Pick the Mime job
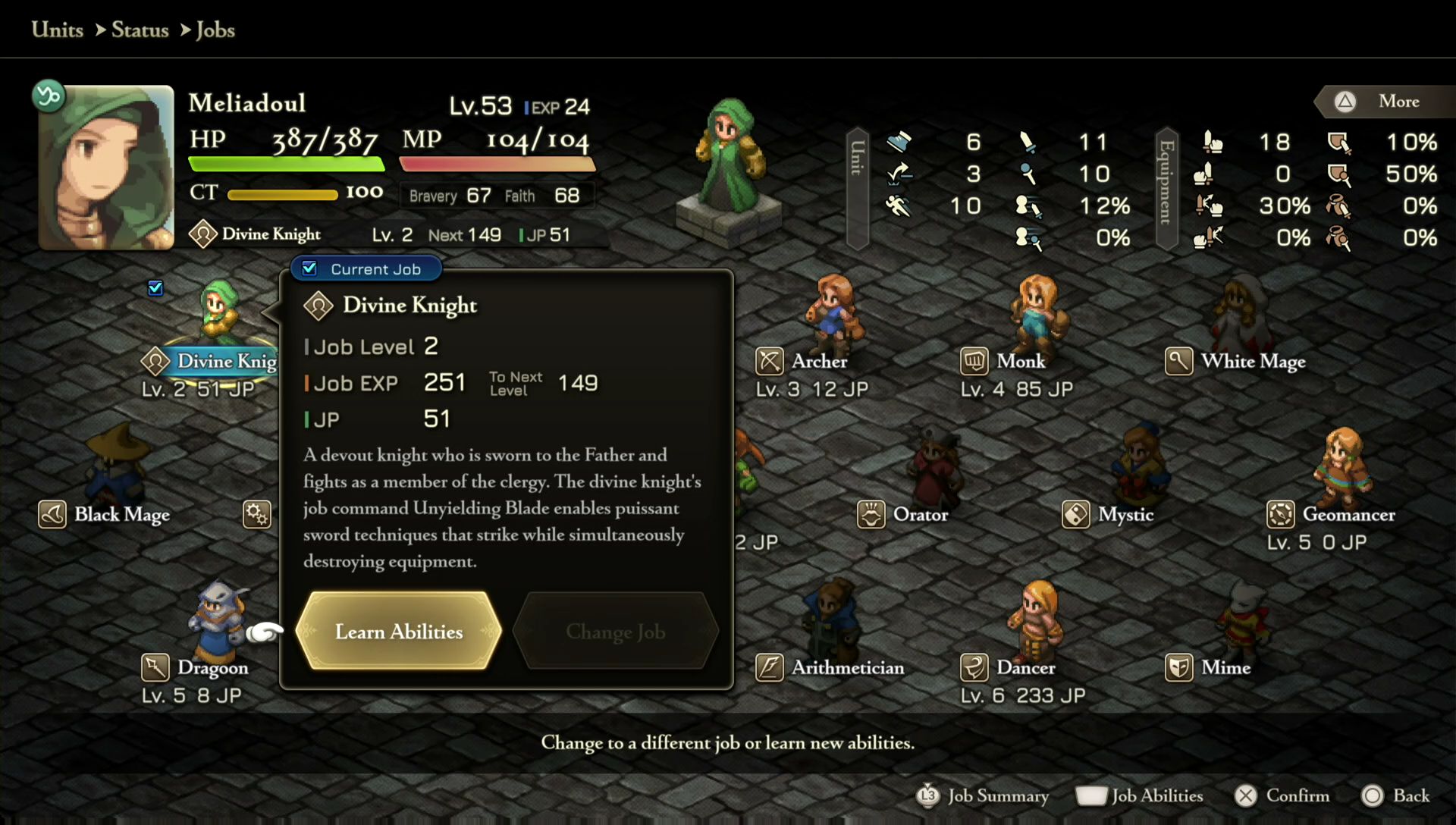 pos(1225,667)
